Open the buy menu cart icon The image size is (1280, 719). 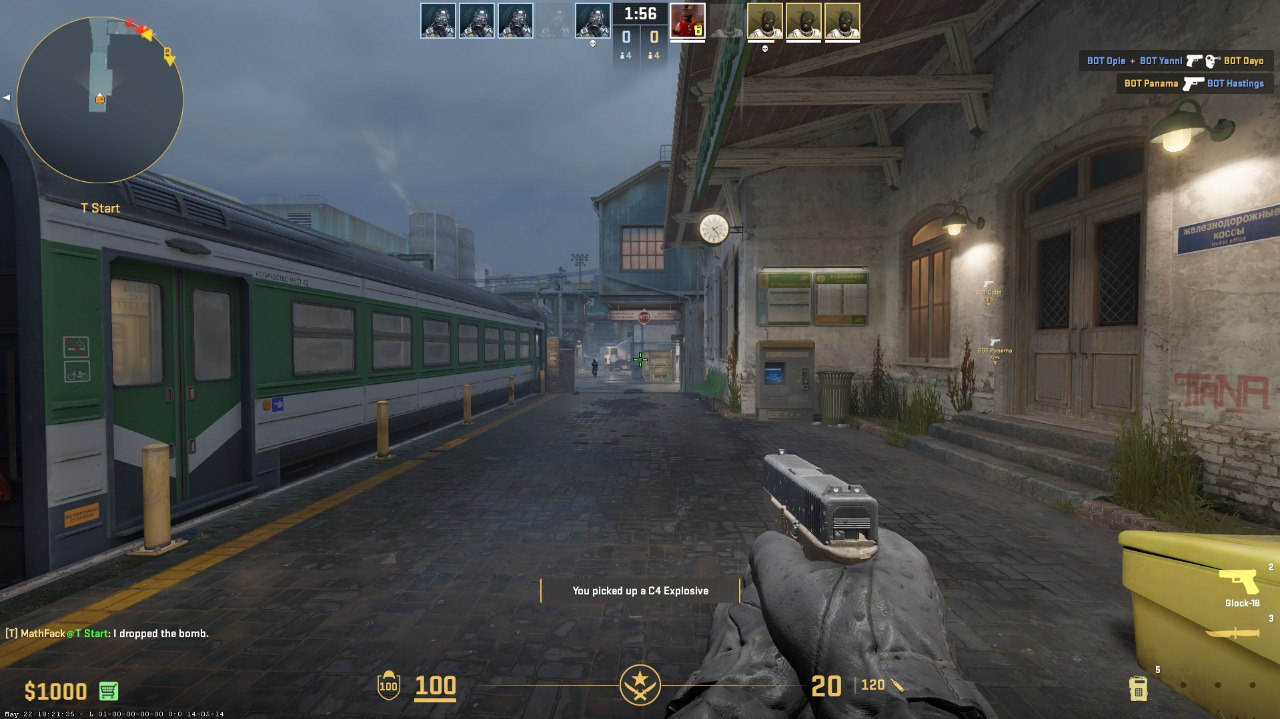108,691
